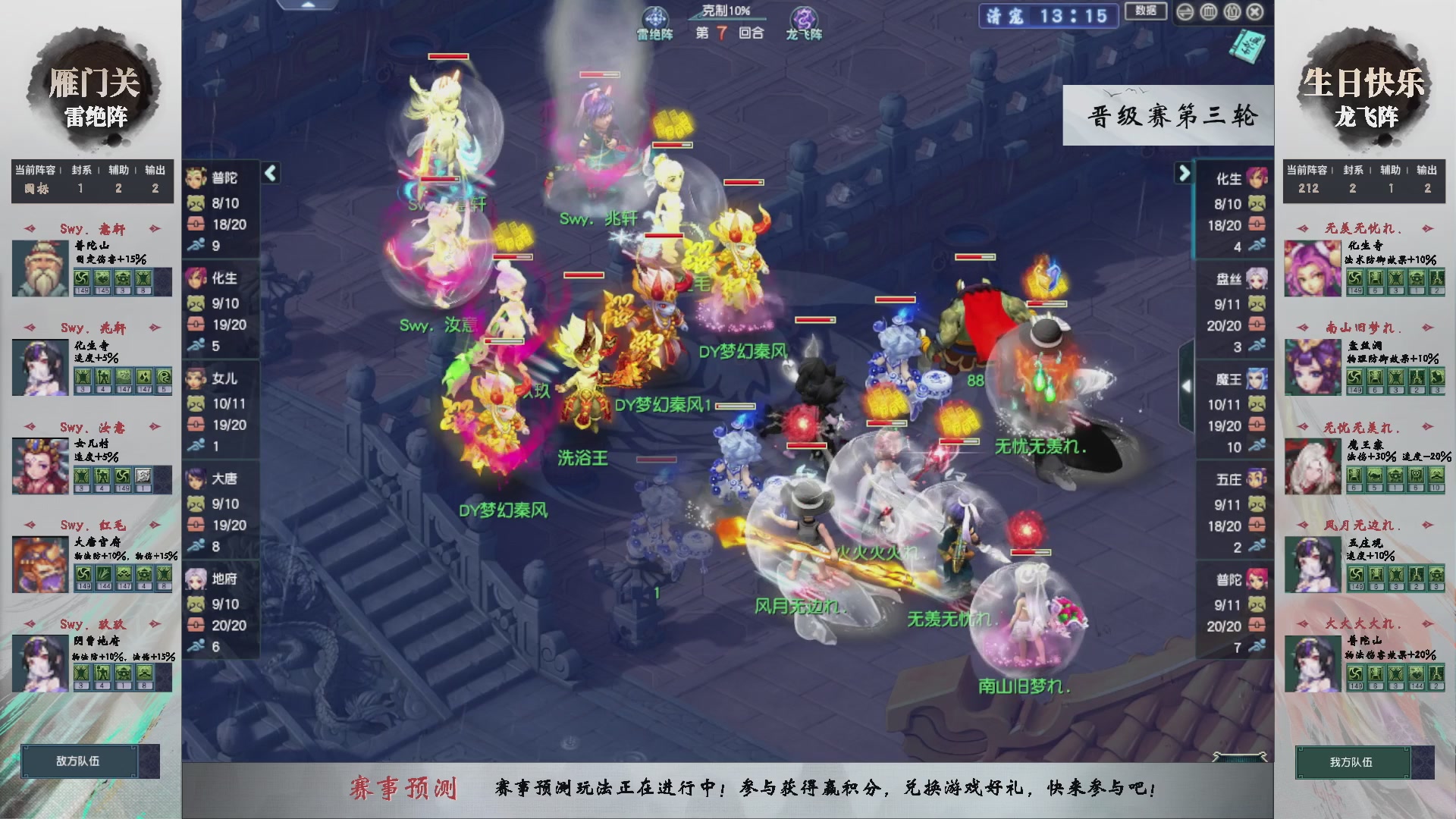
Task: Click the exchange/swap icon in top-right toolbar
Action: (x=1185, y=12)
